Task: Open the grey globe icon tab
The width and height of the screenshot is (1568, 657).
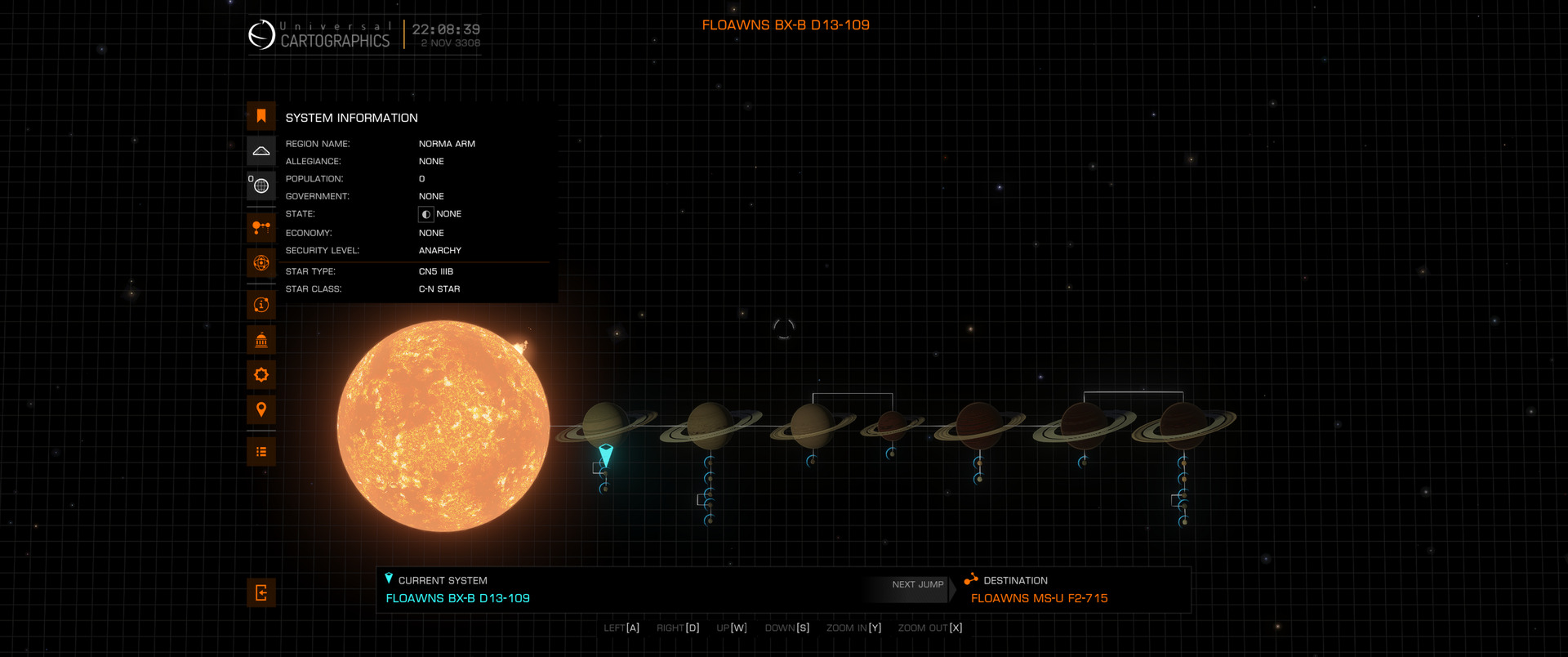Action: click(x=261, y=185)
